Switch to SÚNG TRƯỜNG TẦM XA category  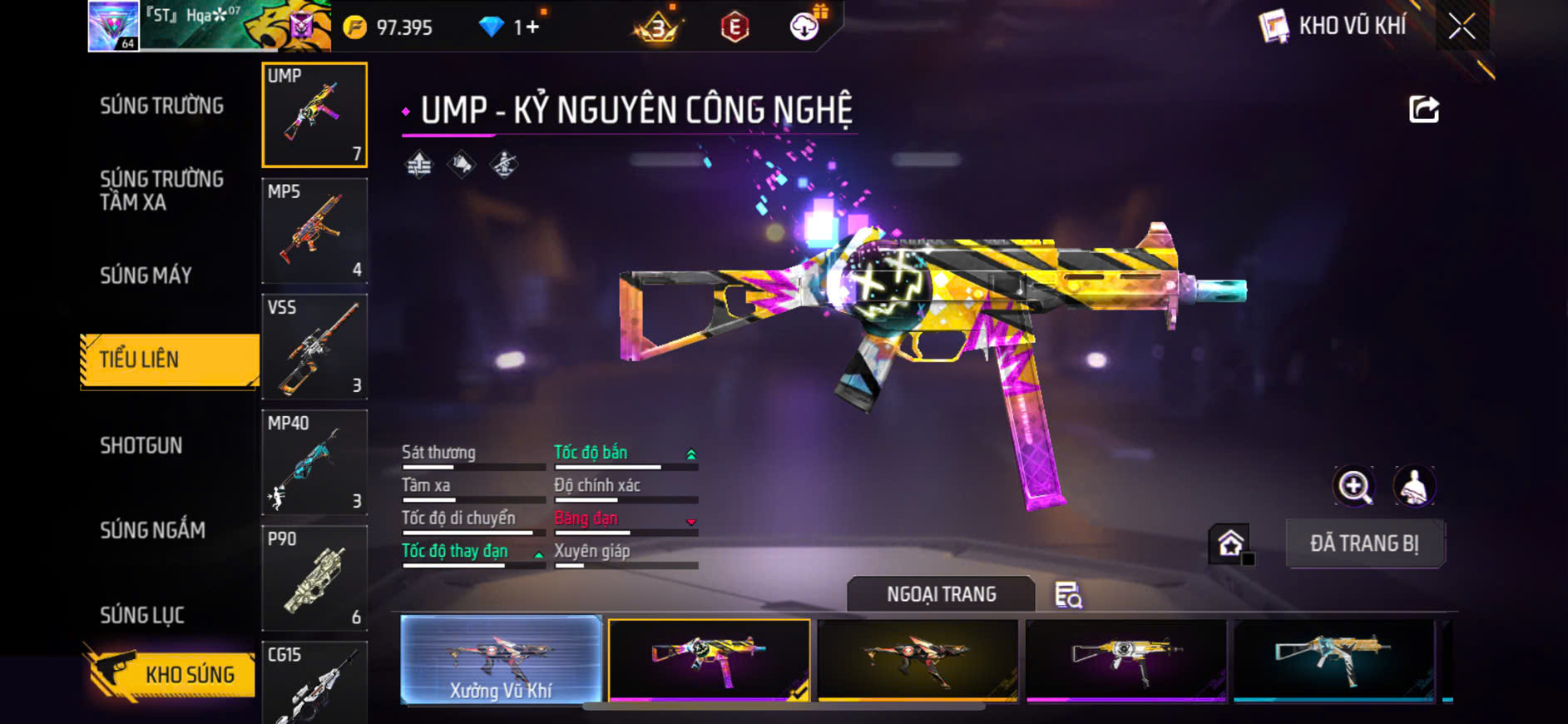click(x=162, y=191)
